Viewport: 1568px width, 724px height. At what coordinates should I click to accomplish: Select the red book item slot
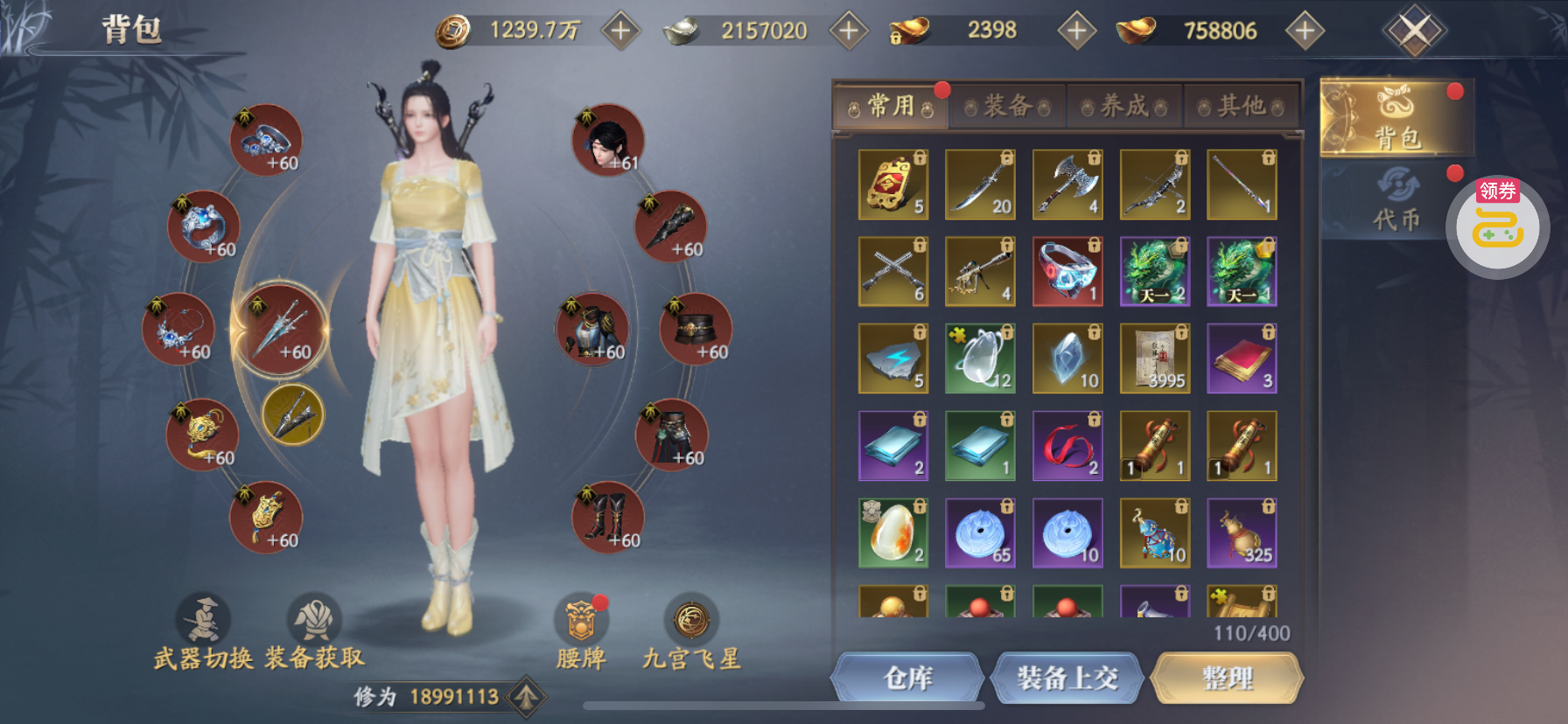point(1242,359)
